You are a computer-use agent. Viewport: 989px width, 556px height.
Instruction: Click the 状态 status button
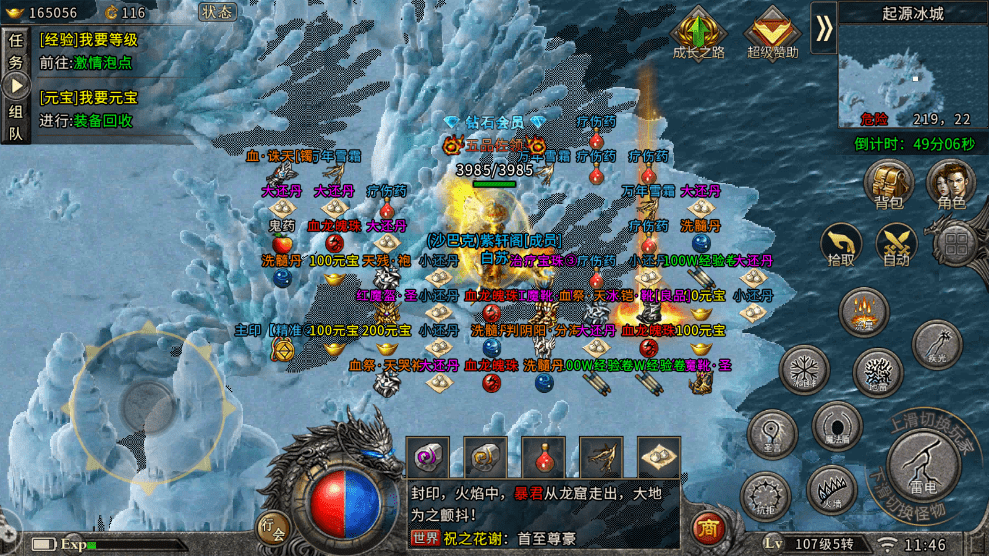tap(217, 12)
